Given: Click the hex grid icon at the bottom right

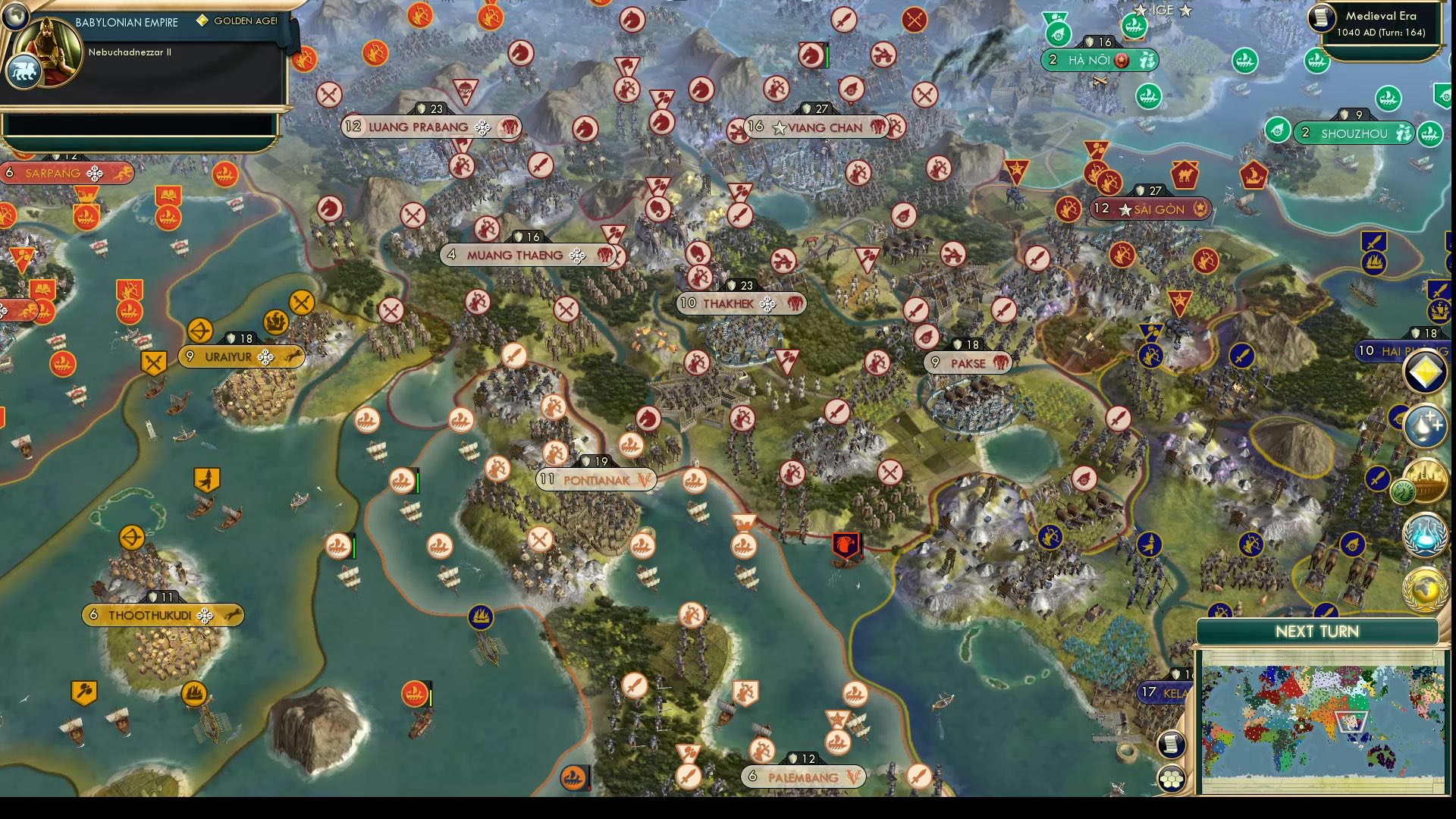Looking at the screenshot, I should point(1172,779).
